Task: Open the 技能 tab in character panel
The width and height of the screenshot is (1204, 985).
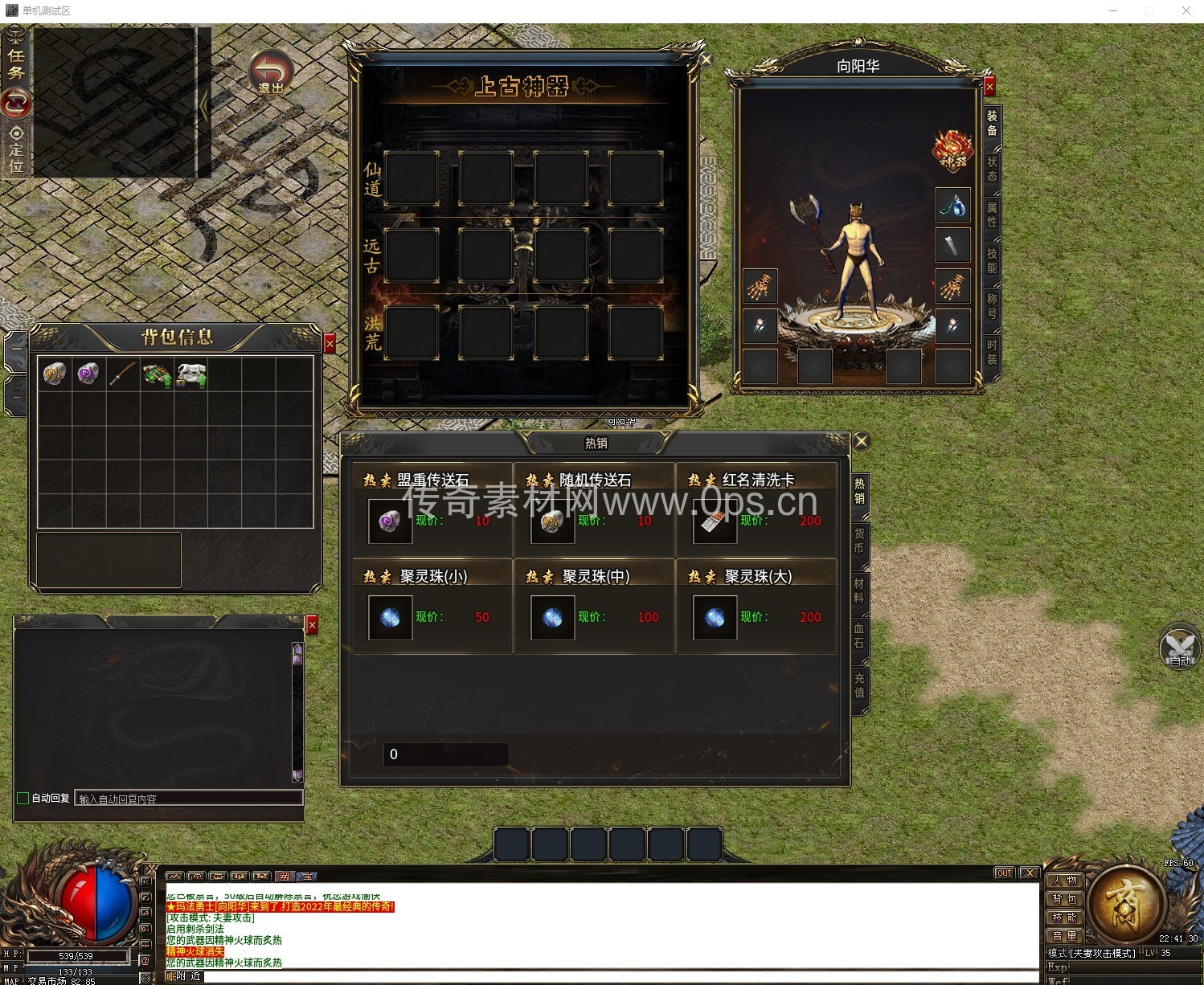Action: coord(992,260)
